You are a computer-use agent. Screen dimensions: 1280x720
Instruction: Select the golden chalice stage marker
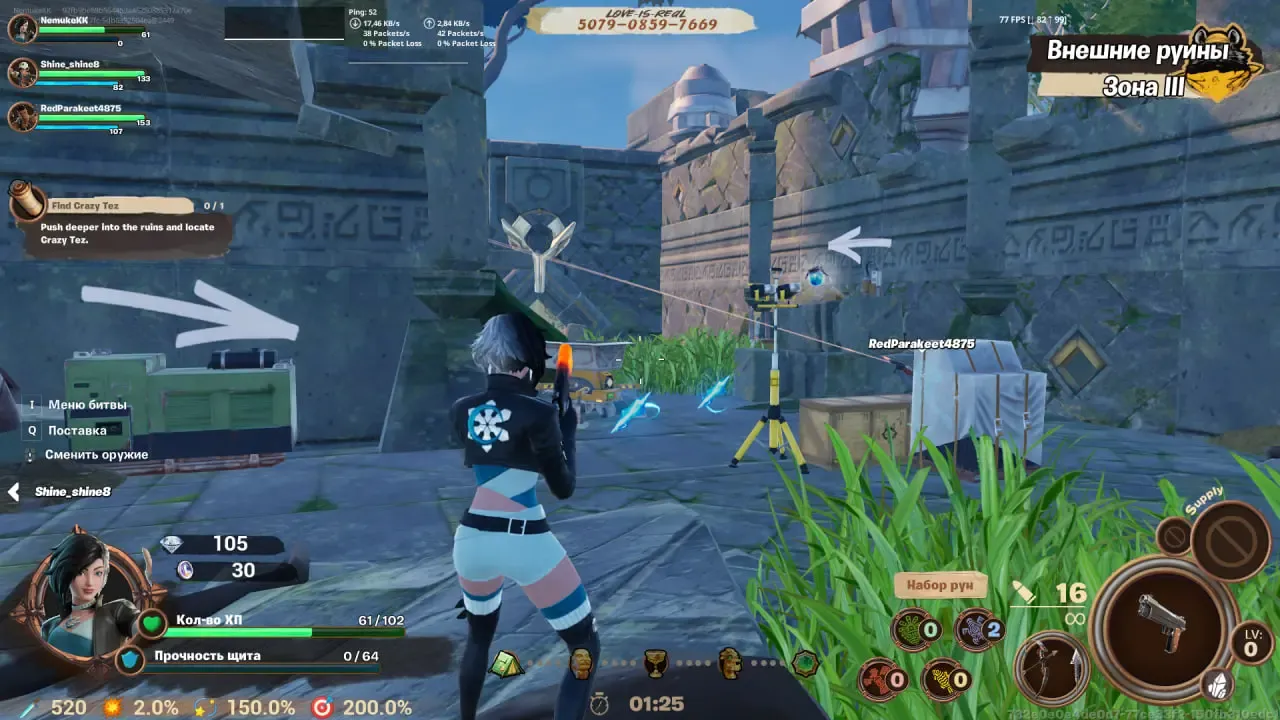(x=655, y=663)
